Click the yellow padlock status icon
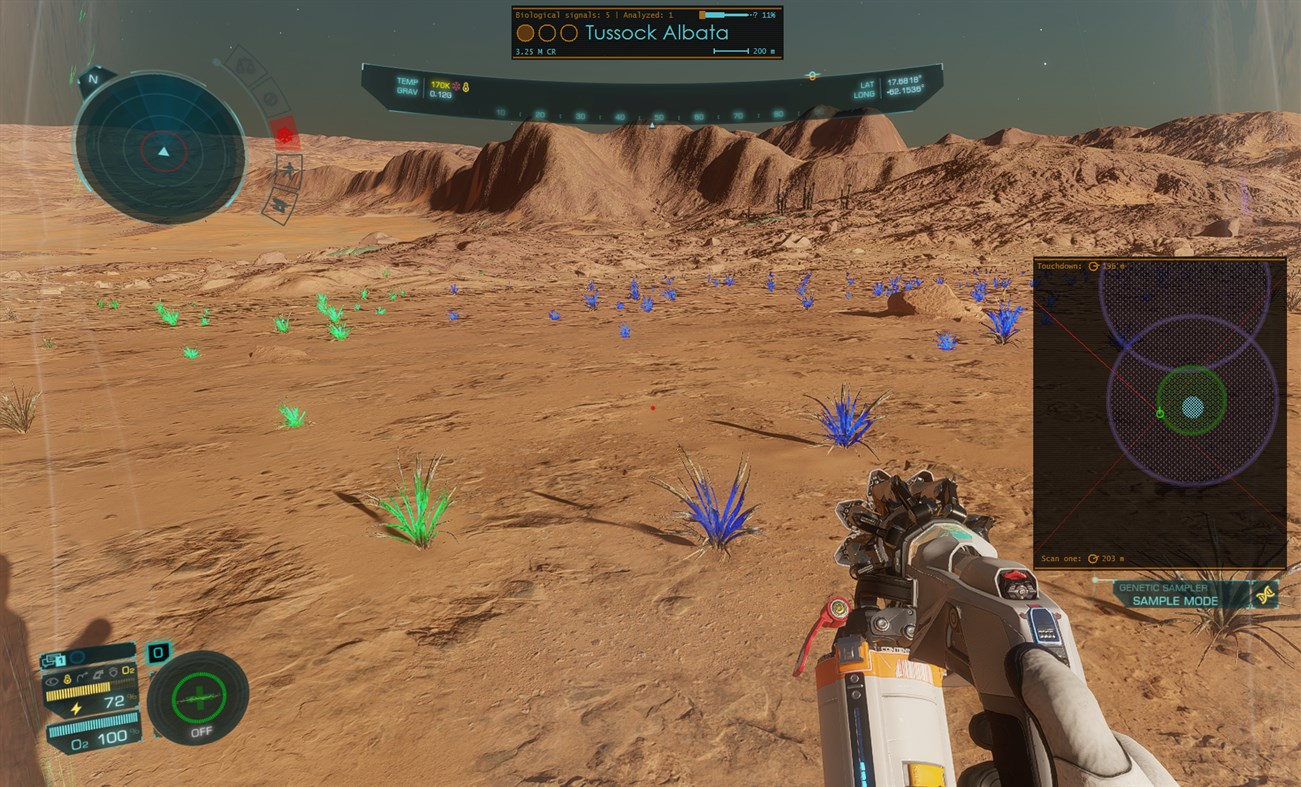The image size is (1301, 787). pyautogui.click(x=68, y=680)
